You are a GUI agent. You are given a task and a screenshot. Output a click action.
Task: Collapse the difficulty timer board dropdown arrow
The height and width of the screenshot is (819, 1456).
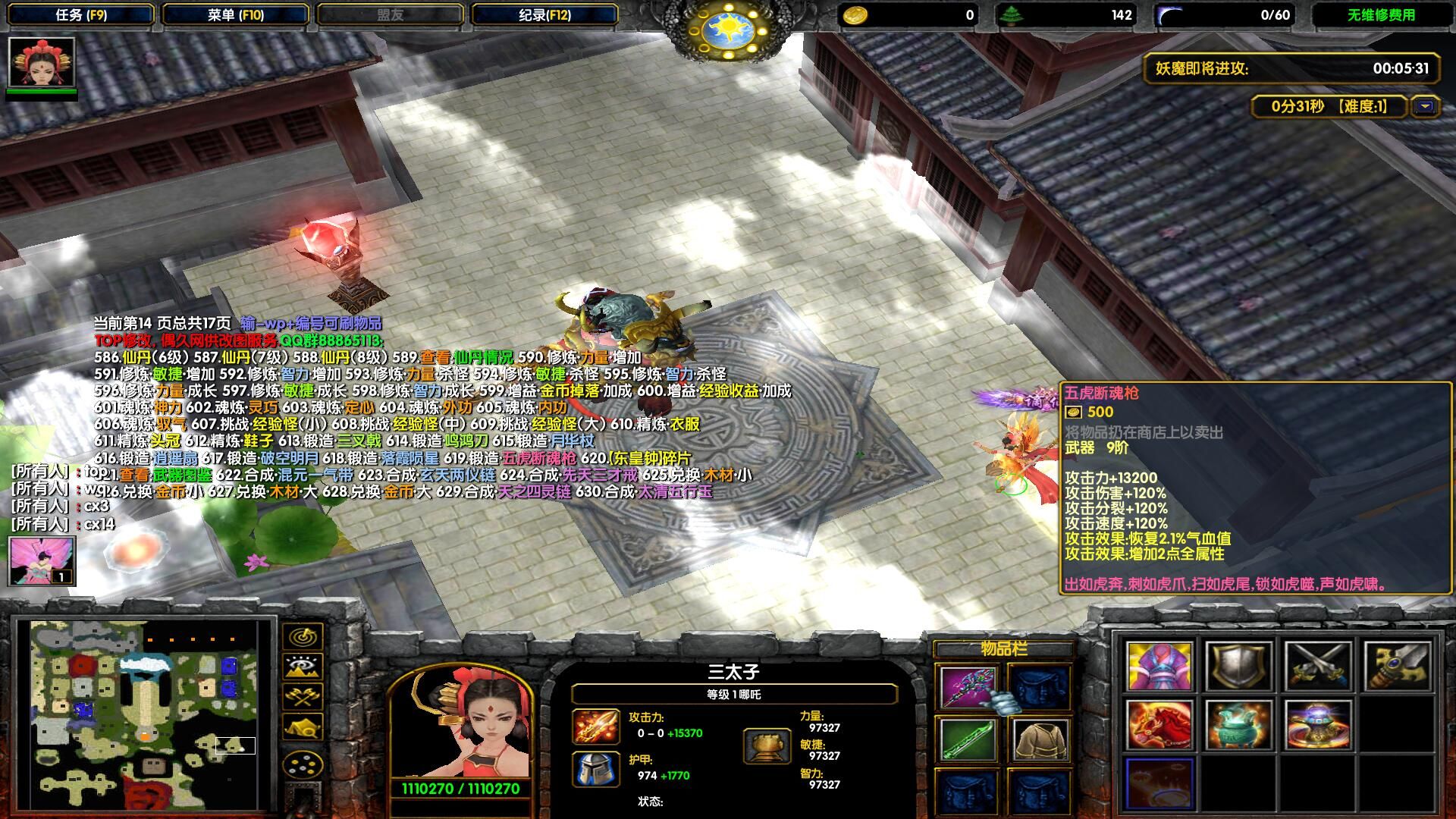(1425, 107)
